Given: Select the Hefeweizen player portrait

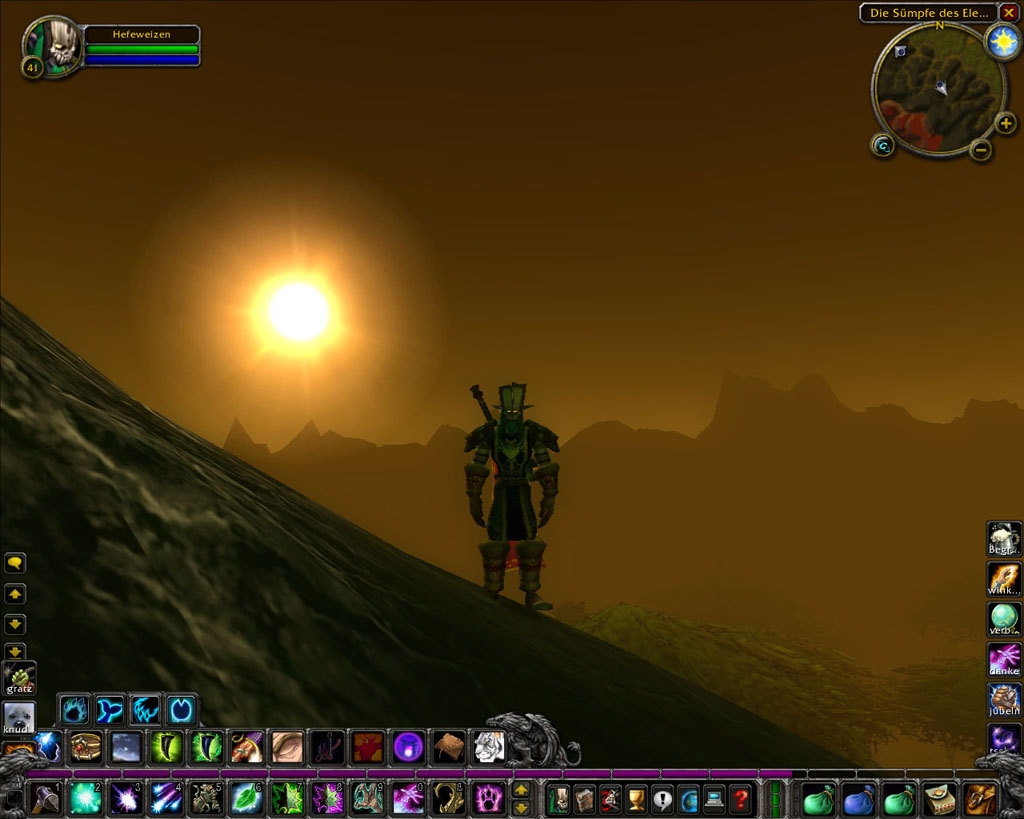Looking at the screenshot, I should (54, 46).
